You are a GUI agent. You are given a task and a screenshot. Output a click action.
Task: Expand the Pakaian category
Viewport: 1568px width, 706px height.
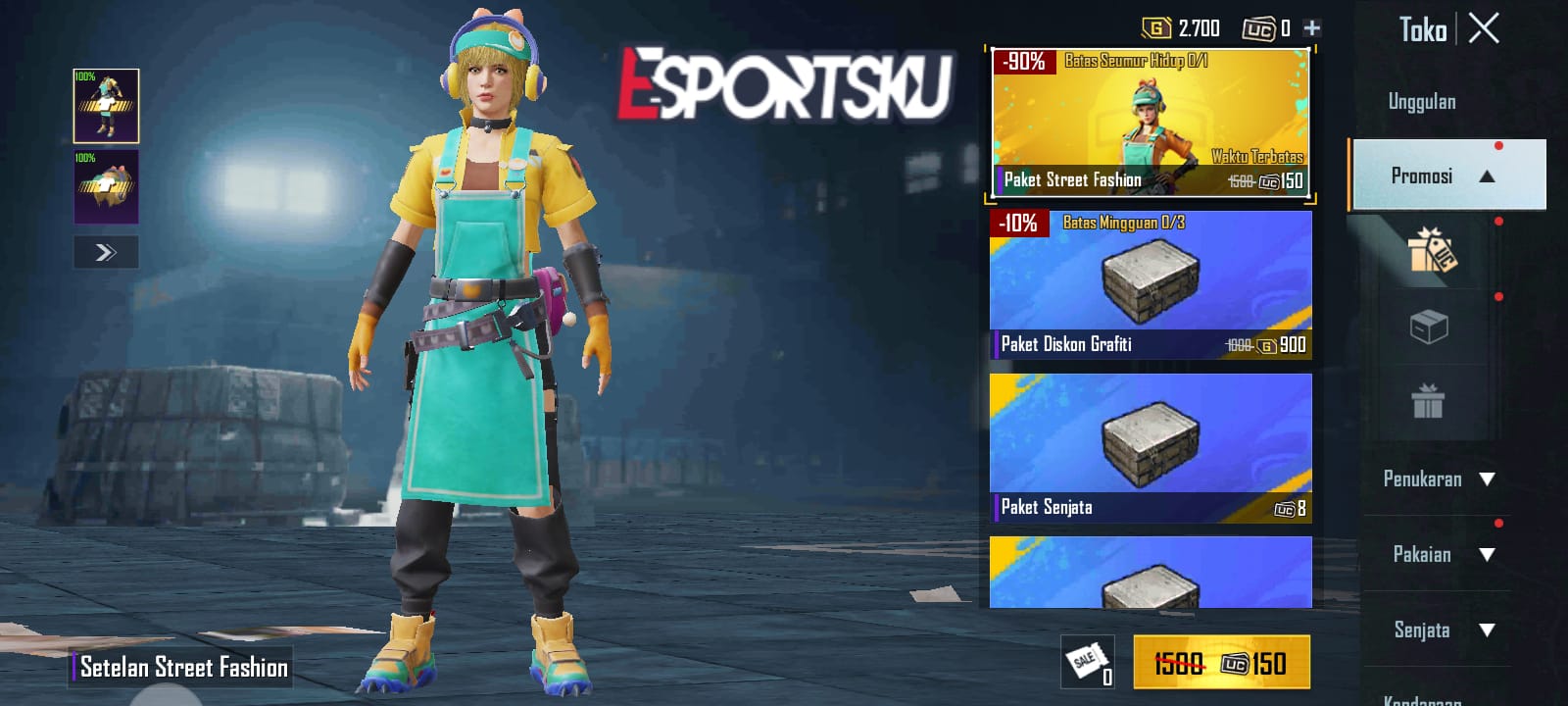pos(1435,555)
